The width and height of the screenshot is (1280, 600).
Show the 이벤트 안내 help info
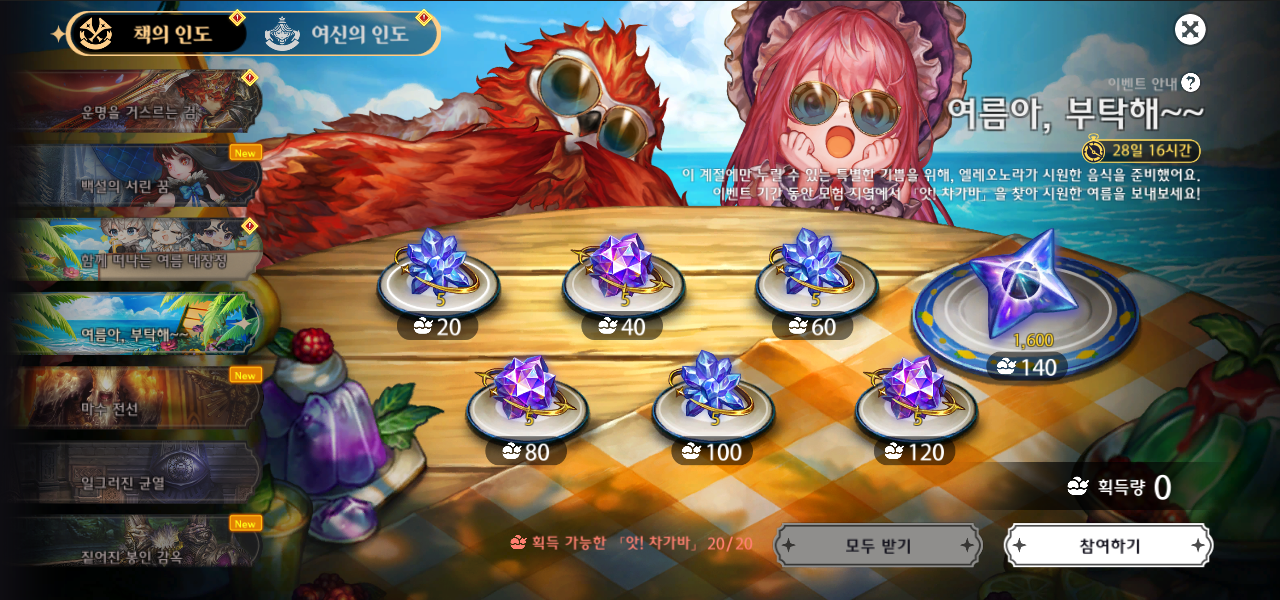[x=1190, y=83]
